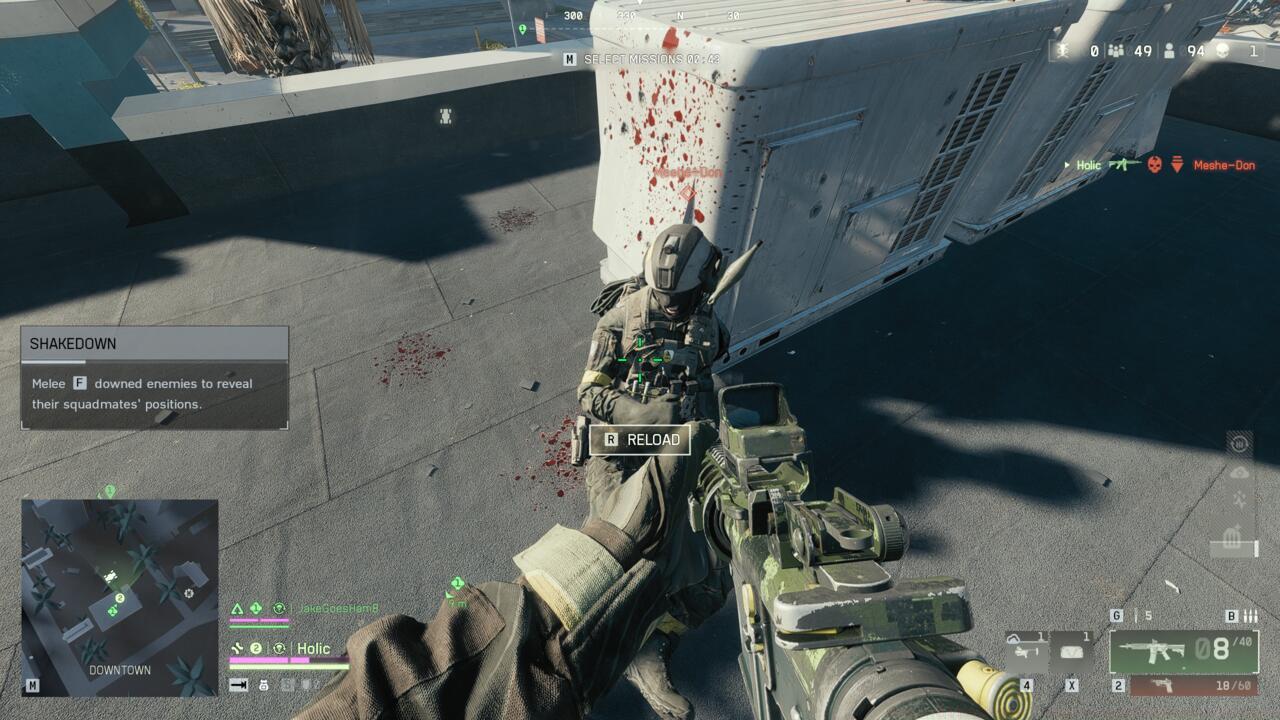Click the R RELOAD prompt
The height and width of the screenshot is (720, 1280).
coord(640,439)
